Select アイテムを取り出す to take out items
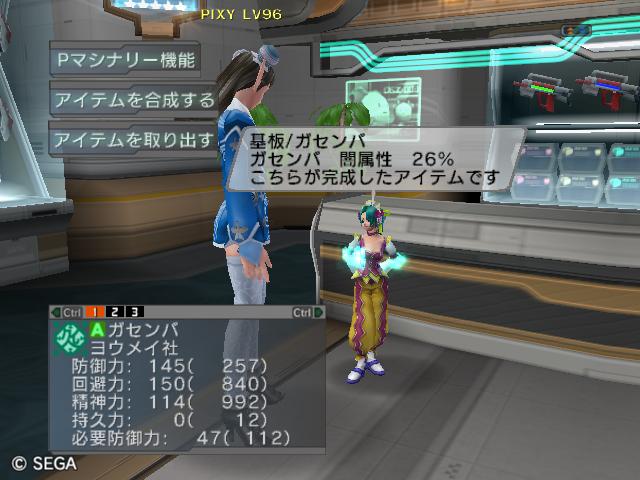Viewport: 640px width, 480px height. coord(133,140)
